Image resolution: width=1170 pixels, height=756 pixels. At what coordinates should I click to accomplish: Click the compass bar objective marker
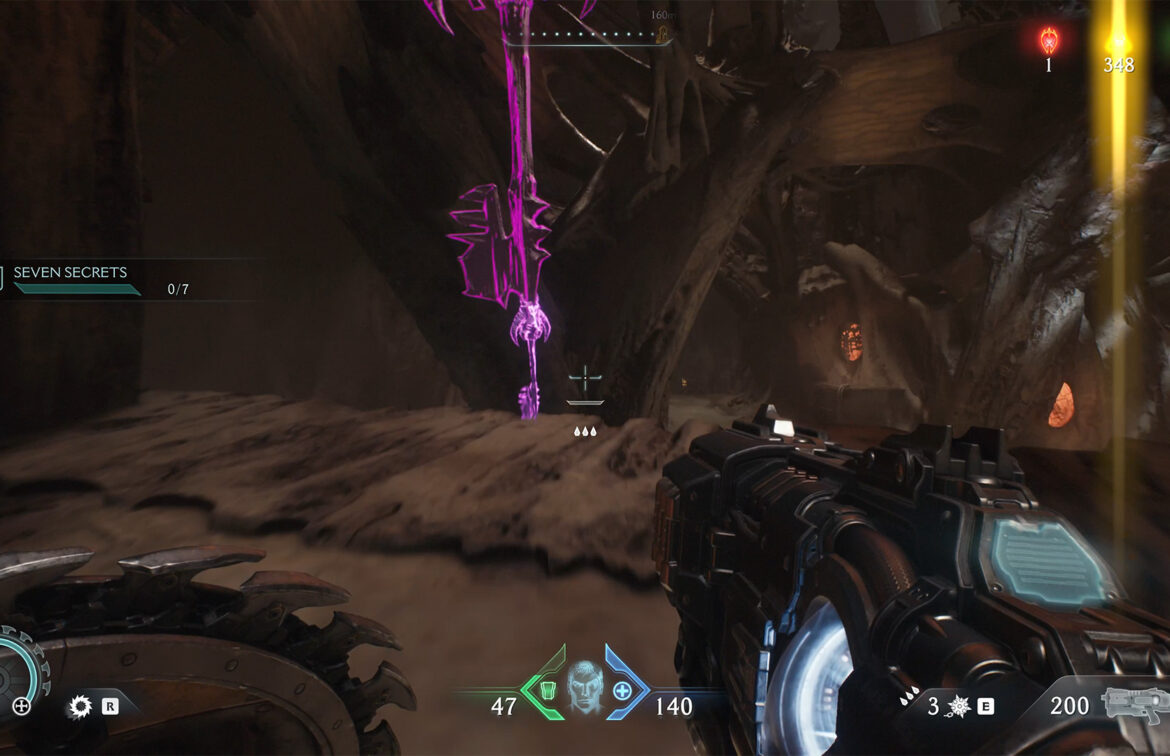[x=660, y=35]
